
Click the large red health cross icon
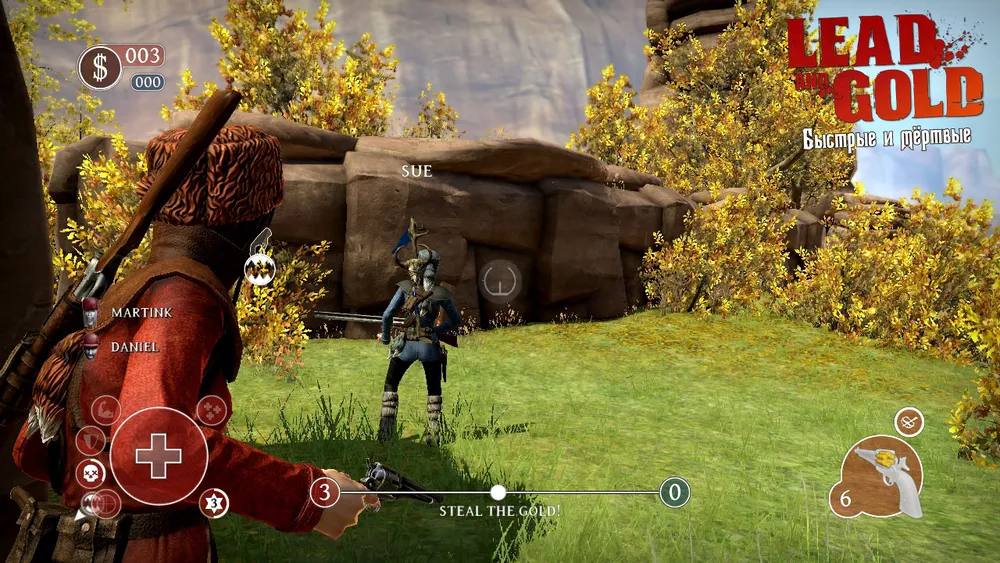click(159, 457)
